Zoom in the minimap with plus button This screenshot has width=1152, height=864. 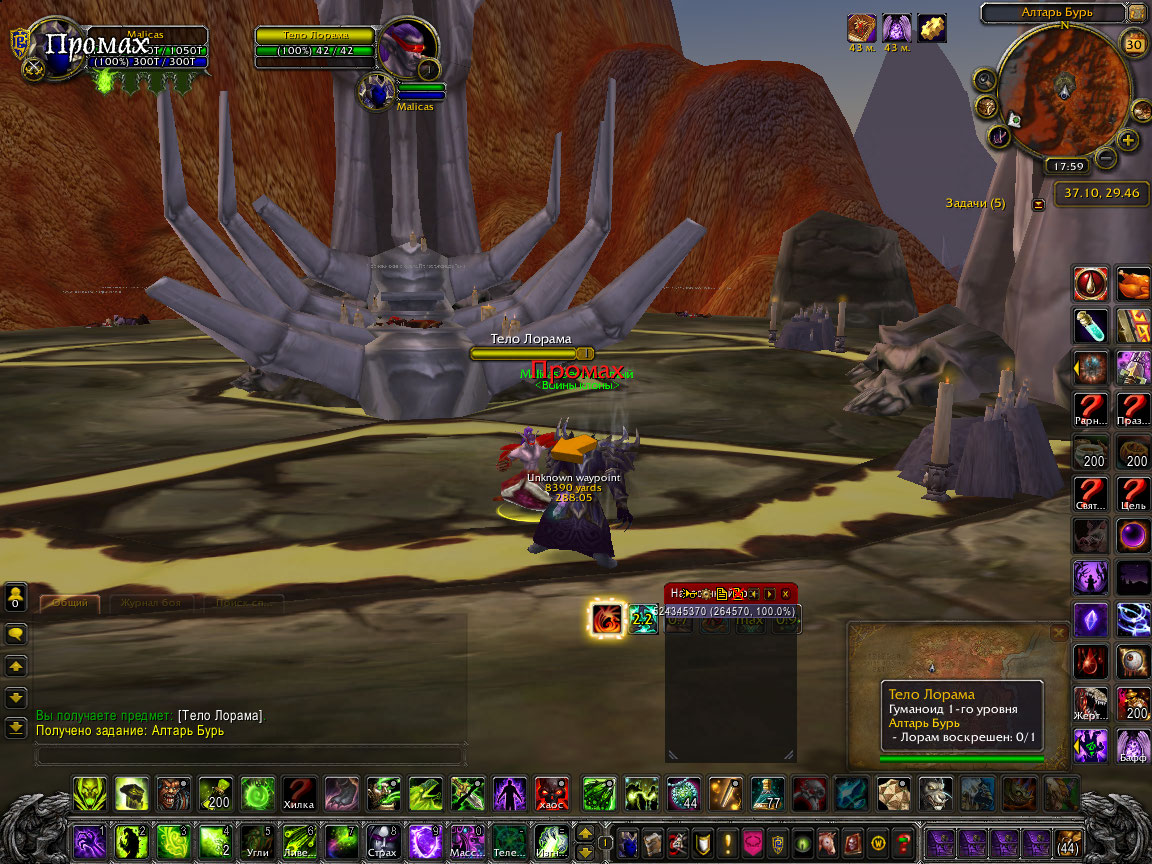click(x=1128, y=140)
